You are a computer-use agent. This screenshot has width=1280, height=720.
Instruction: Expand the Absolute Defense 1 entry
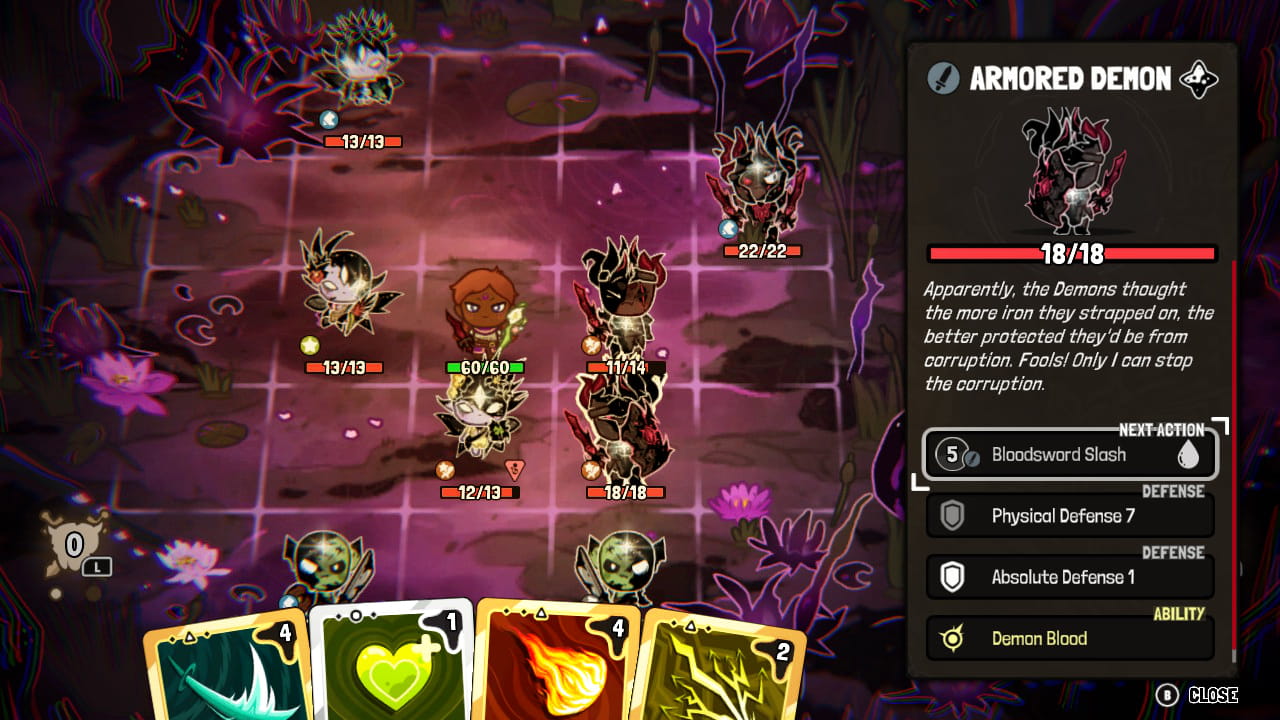click(1070, 577)
